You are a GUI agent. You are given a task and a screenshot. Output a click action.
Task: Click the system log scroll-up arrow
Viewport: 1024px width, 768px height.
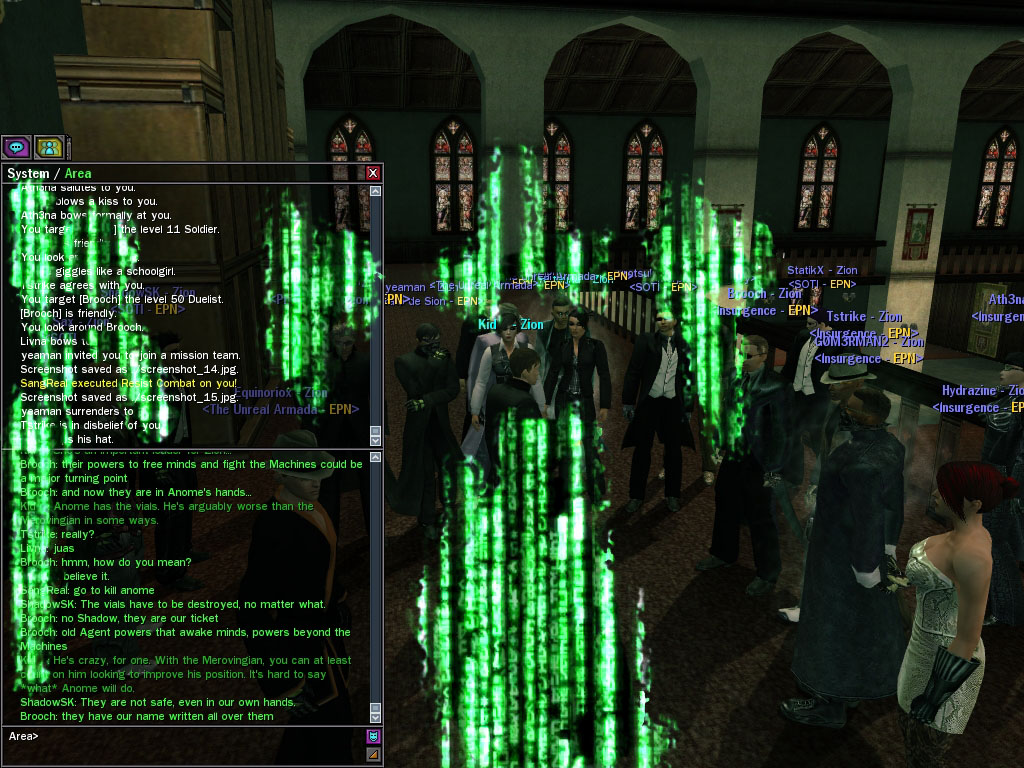pyautogui.click(x=375, y=191)
